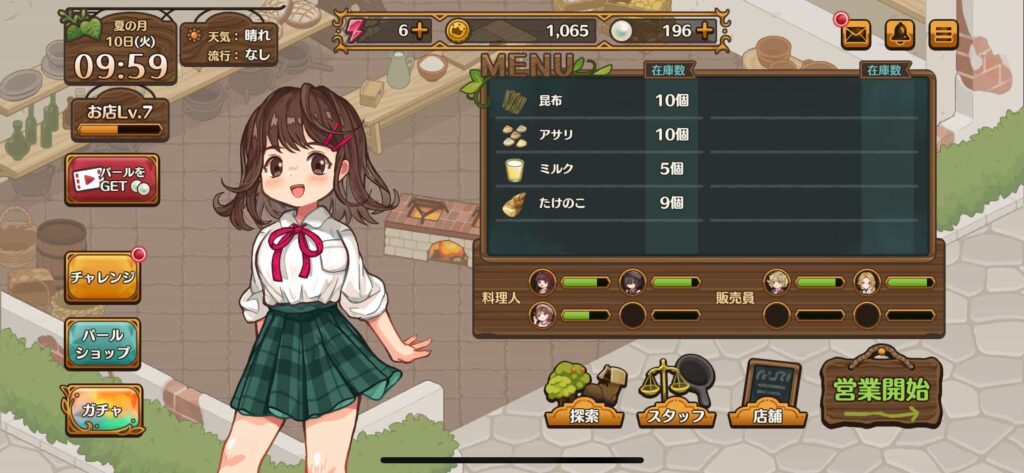This screenshot has height=473, width=1024.
Task: Open the notification bell
Action: point(899,35)
